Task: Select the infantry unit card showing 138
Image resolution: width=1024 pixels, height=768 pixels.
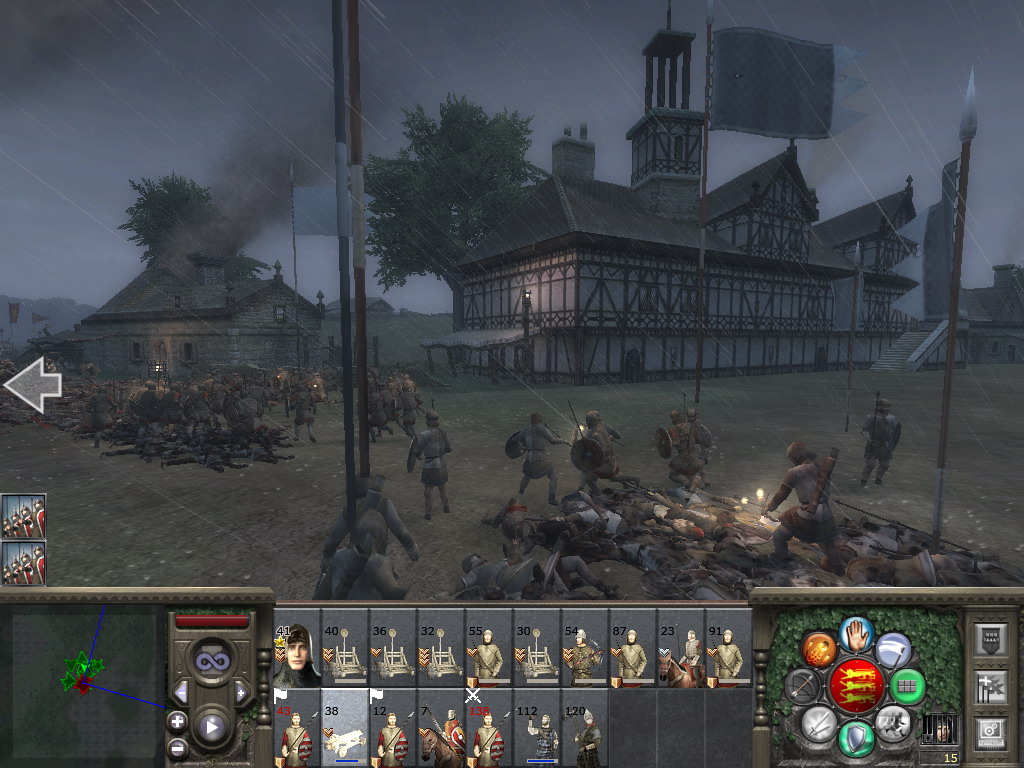Action: click(x=488, y=727)
